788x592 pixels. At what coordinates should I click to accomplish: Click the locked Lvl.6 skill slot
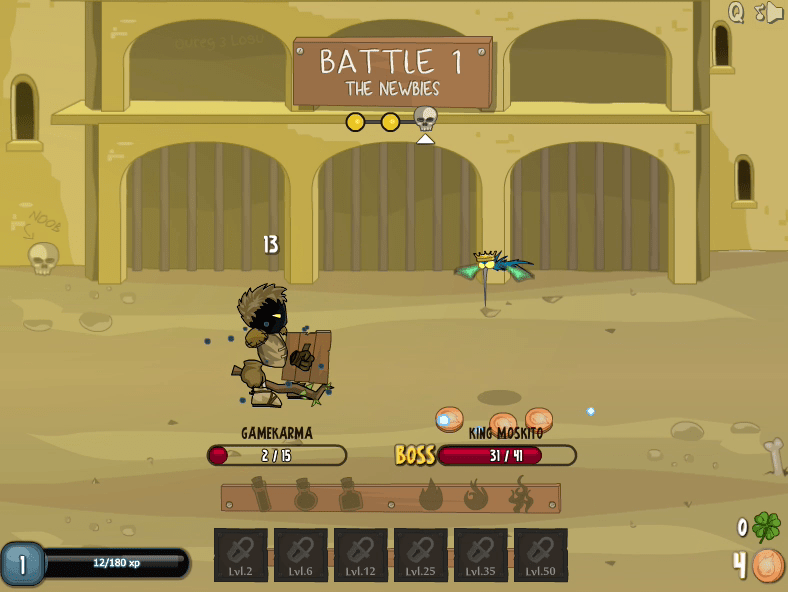301,555
